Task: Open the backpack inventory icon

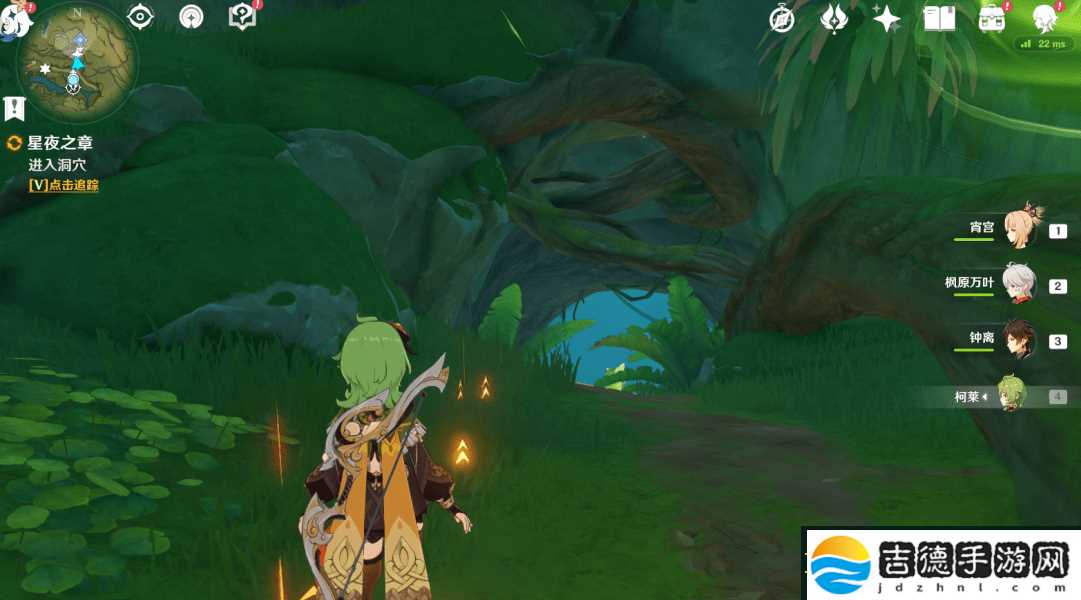Action: (992, 19)
